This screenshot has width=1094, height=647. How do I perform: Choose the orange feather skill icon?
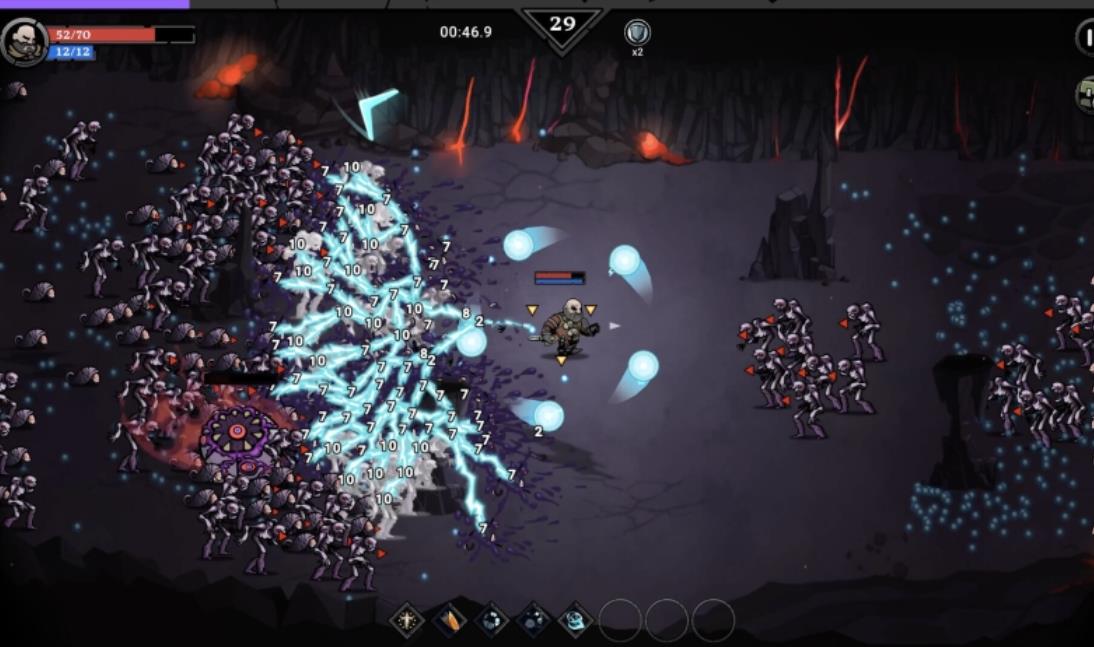[x=449, y=620]
